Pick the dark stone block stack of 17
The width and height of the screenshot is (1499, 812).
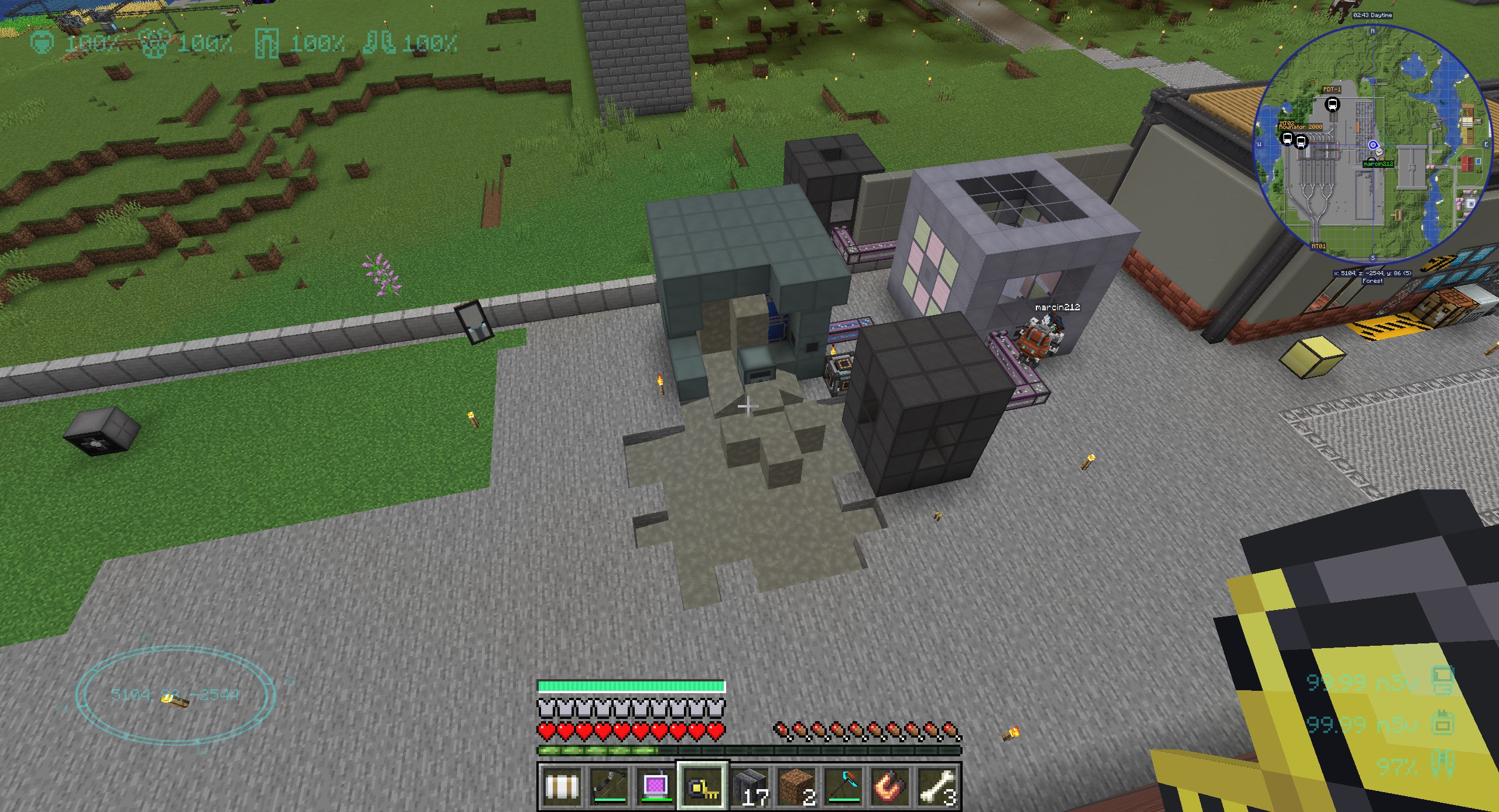click(x=749, y=786)
